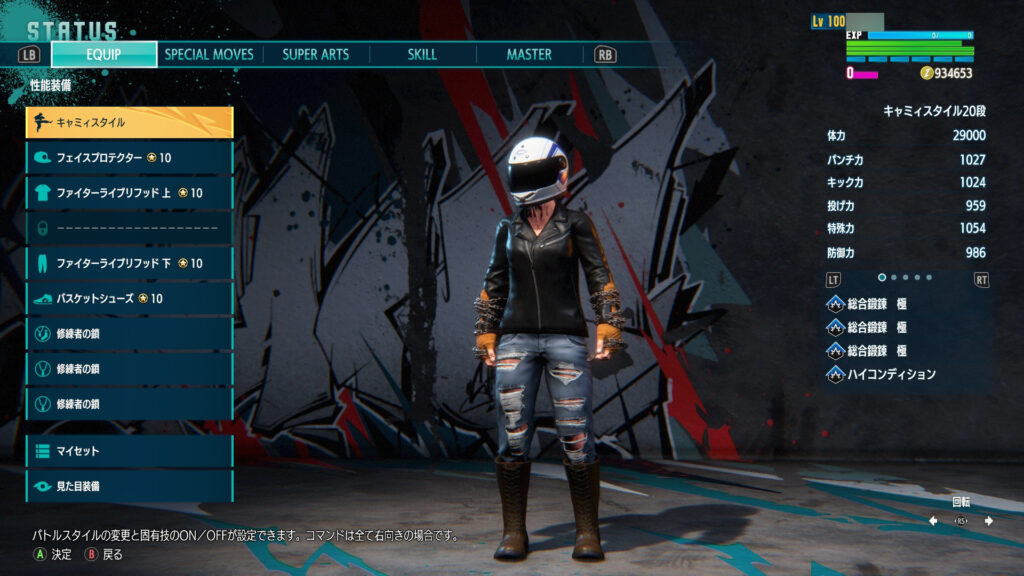Image resolution: width=1024 pixels, height=576 pixels.
Task: Choose the フェイスプロテクター headgear slot
Action: click(129, 158)
